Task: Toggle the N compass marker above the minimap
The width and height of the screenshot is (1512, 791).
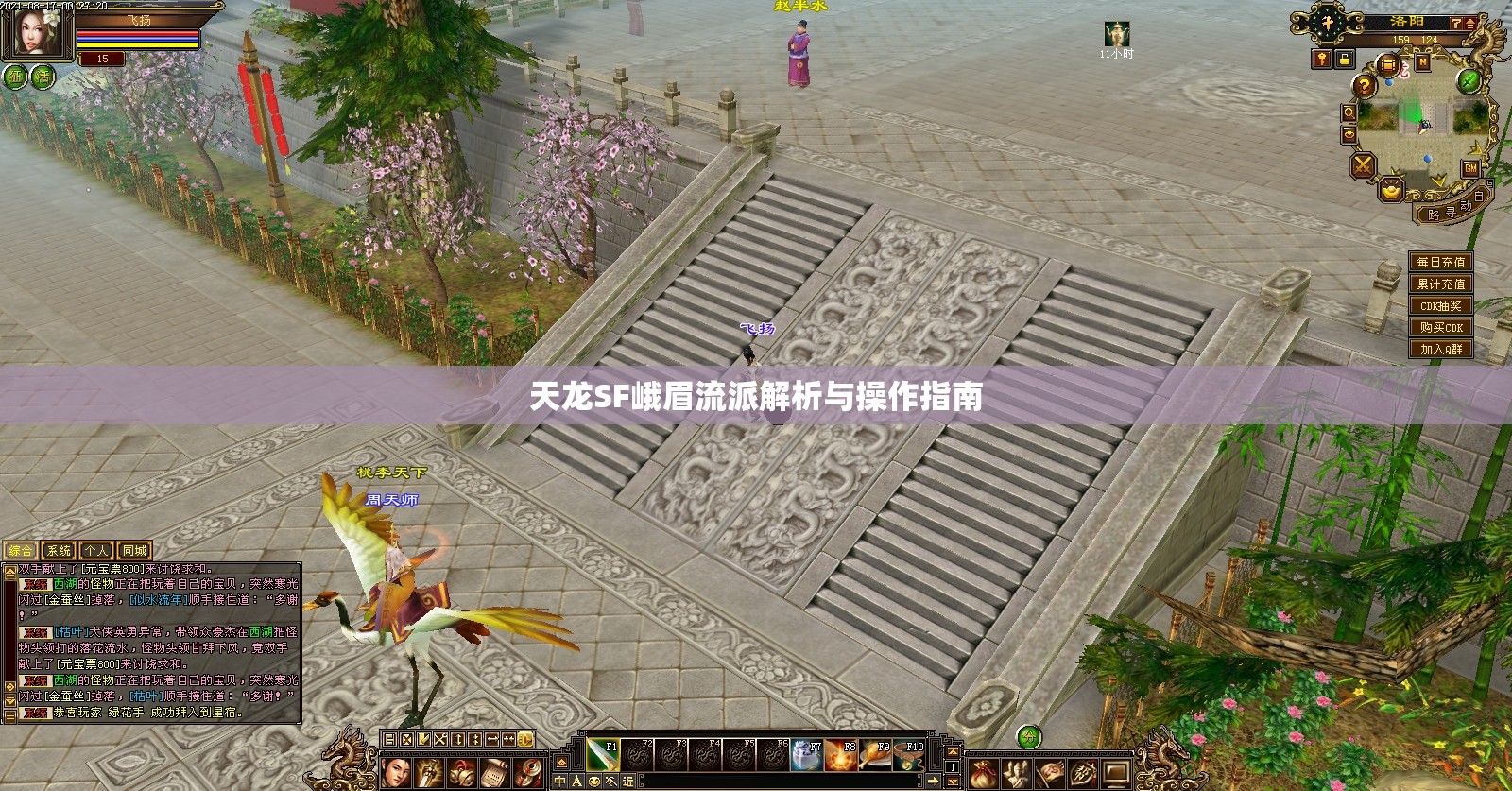Action: pyautogui.click(x=1423, y=61)
